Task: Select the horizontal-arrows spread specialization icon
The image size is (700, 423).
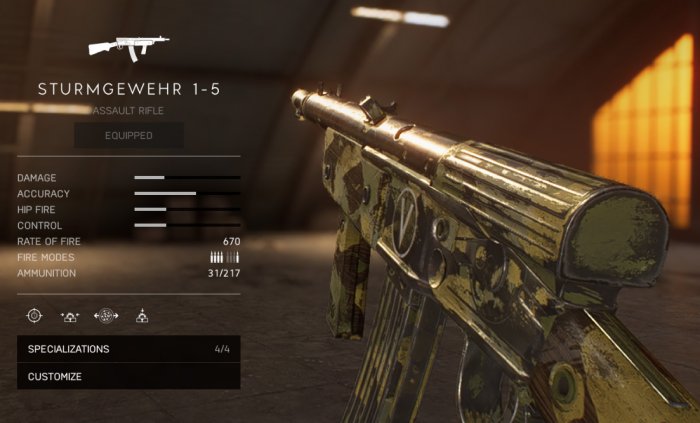Action: click(106, 316)
